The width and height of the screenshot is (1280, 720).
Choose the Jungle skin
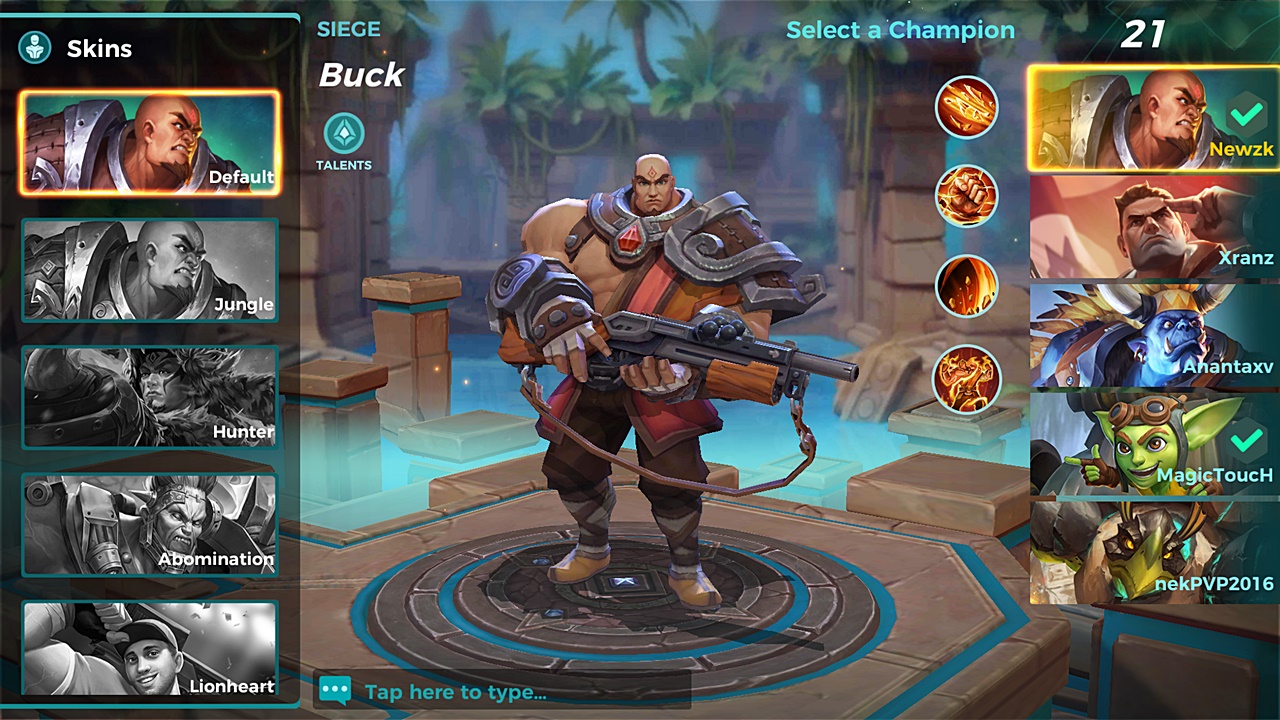150,270
